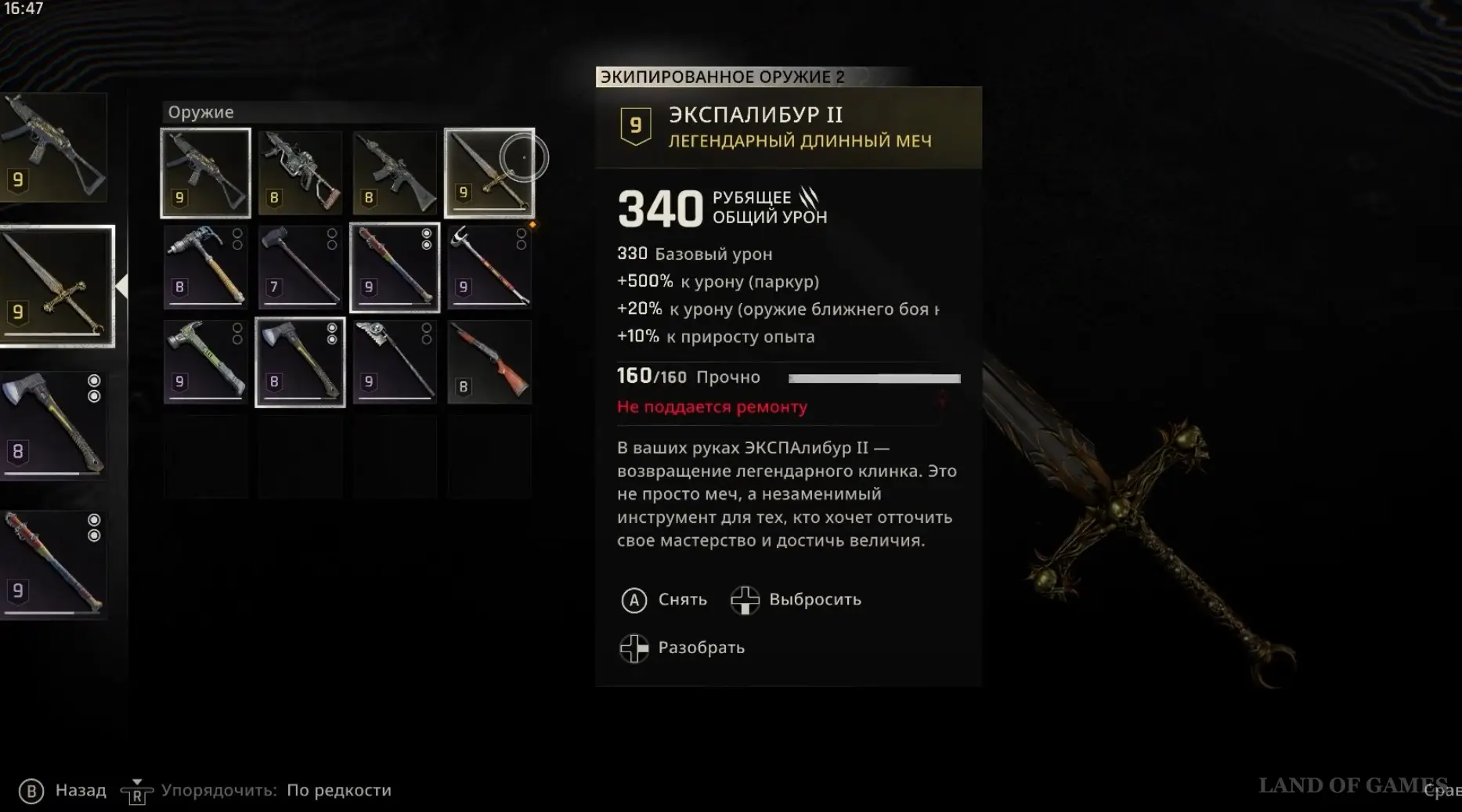Pick the wooden pump shotgun
This screenshot has width=1462, height=812.
[489, 363]
